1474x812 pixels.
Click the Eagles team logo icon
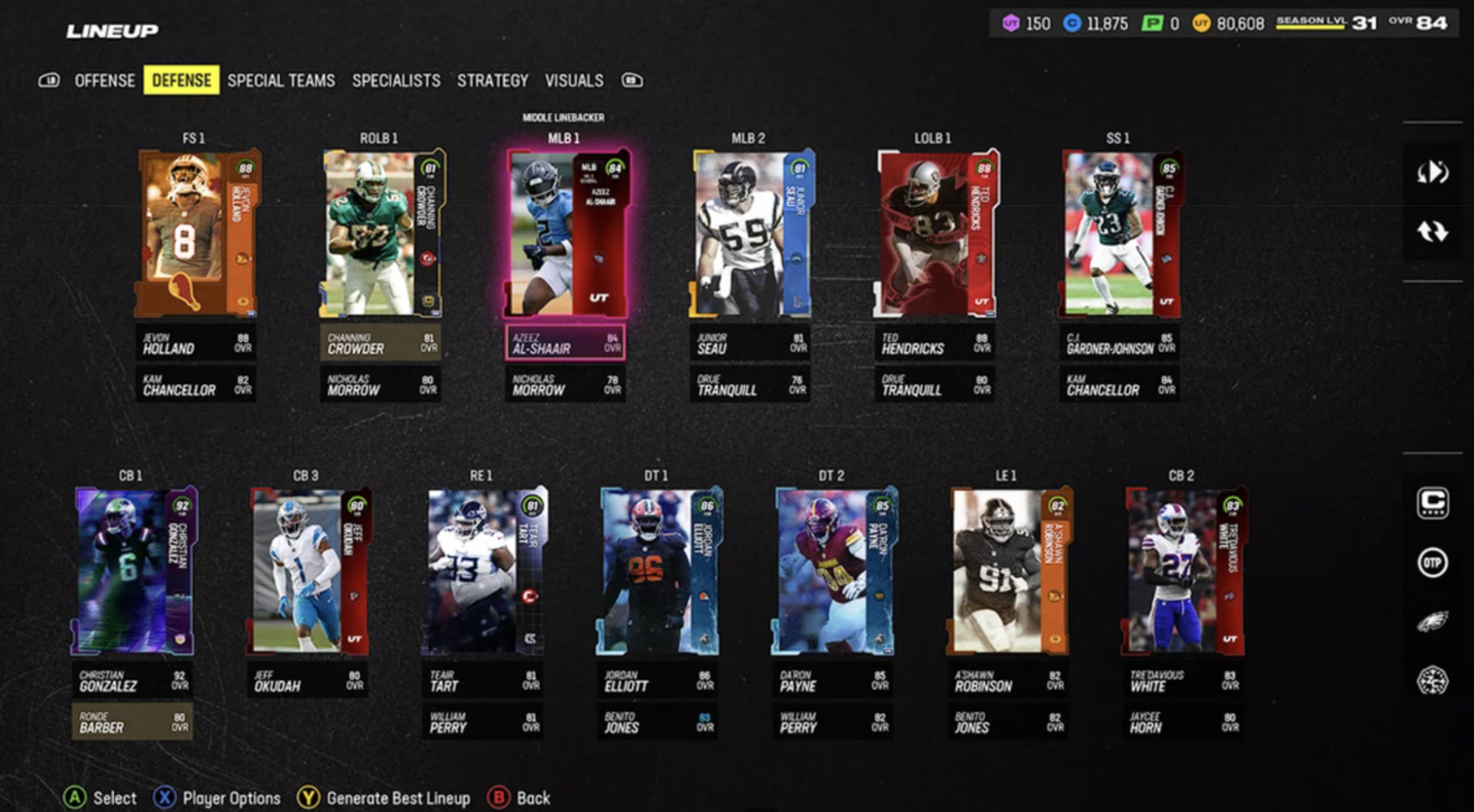(1432, 621)
